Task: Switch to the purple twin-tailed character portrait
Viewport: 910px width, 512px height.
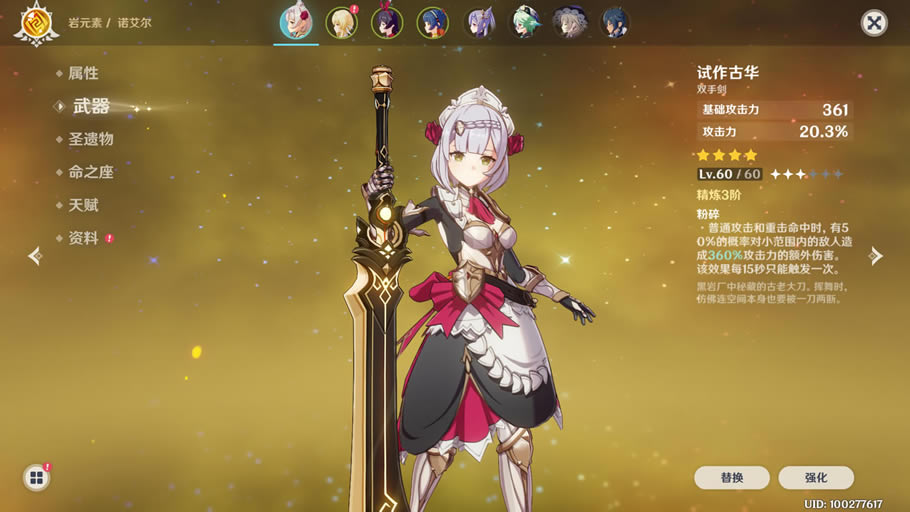Action: coord(479,23)
